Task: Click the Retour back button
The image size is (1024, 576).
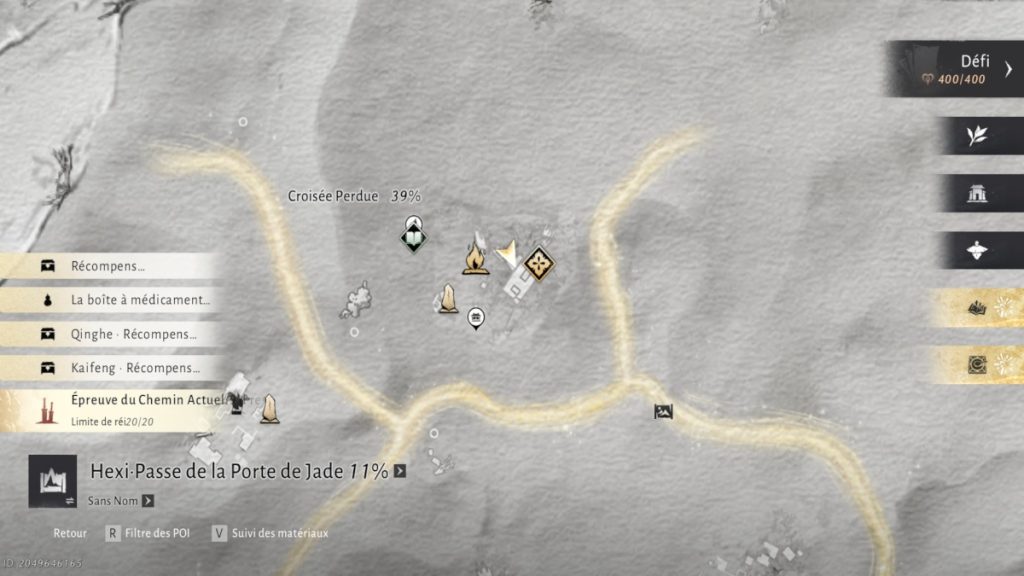Action: [70, 534]
